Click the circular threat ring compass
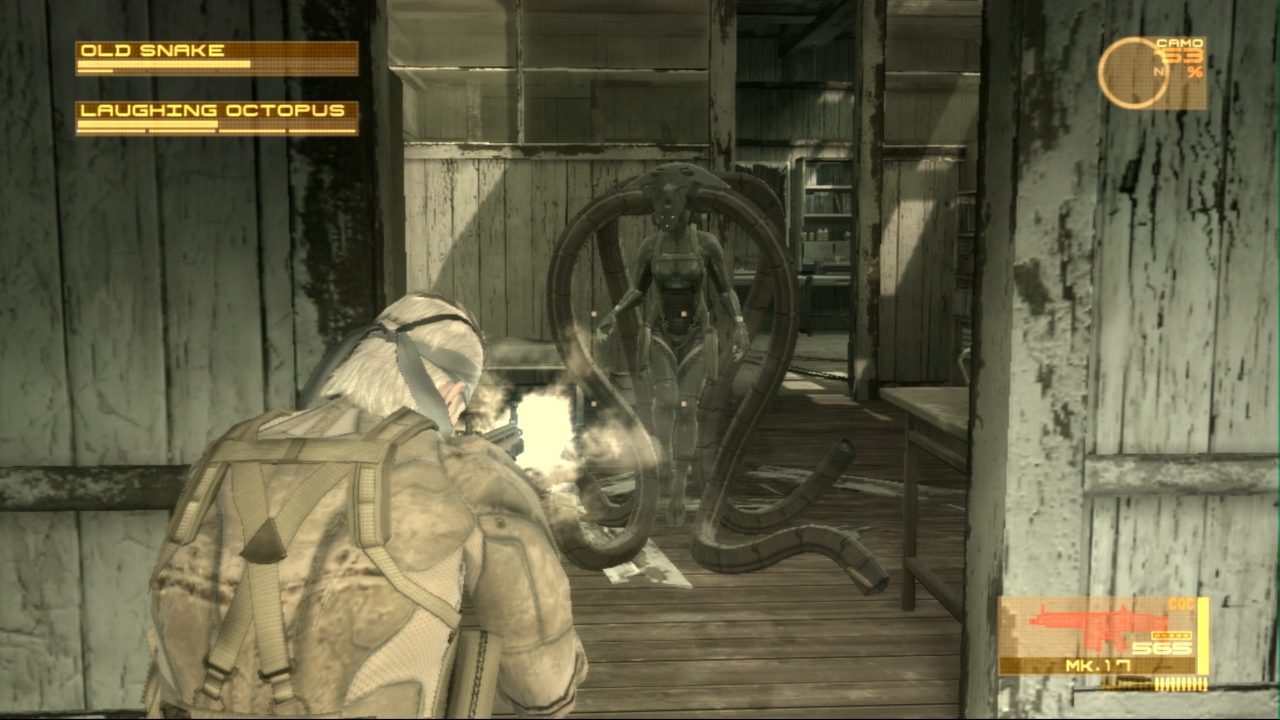The height and width of the screenshot is (720, 1280). 1133,73
